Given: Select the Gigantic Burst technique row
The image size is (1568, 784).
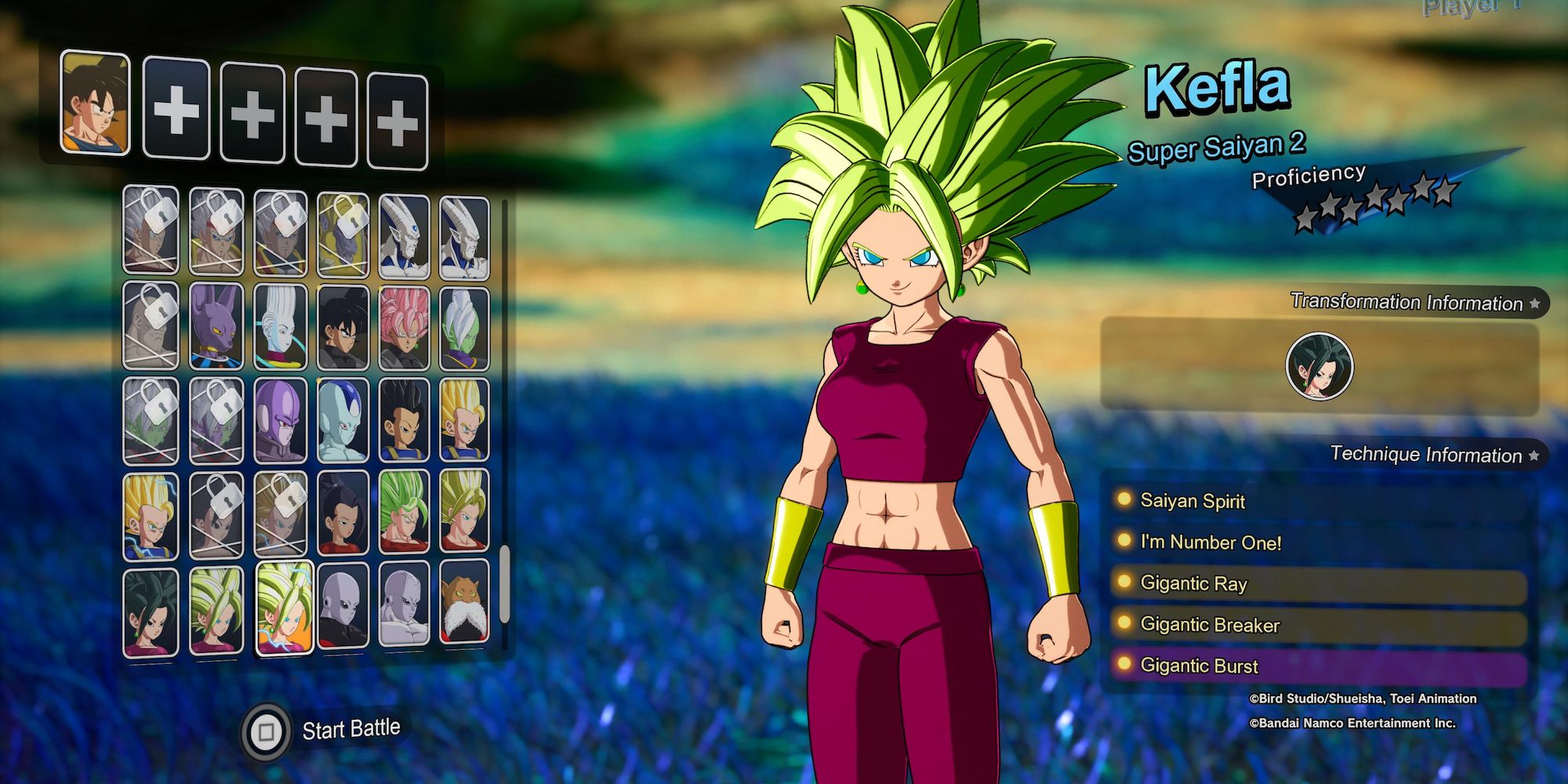Looking at the screenshot, I should pos(1317,666).
